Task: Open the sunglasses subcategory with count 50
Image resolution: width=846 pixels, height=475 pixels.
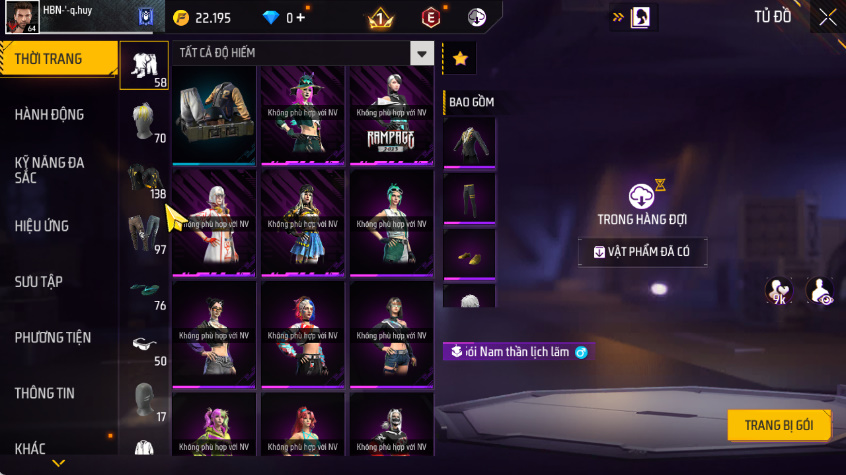Action: point(143,346)
